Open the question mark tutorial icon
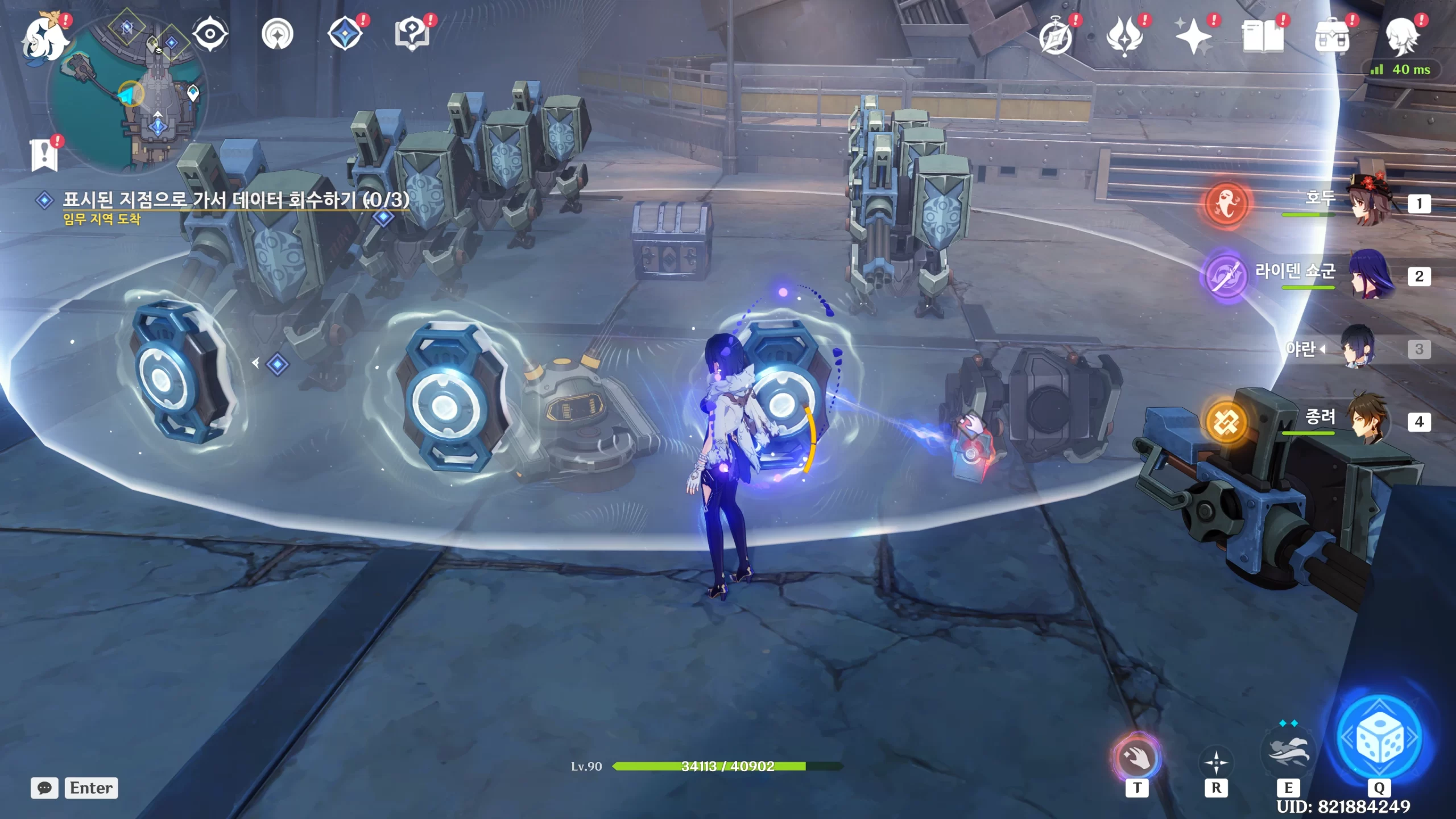 pyautogui.click(x=412, y=34)
